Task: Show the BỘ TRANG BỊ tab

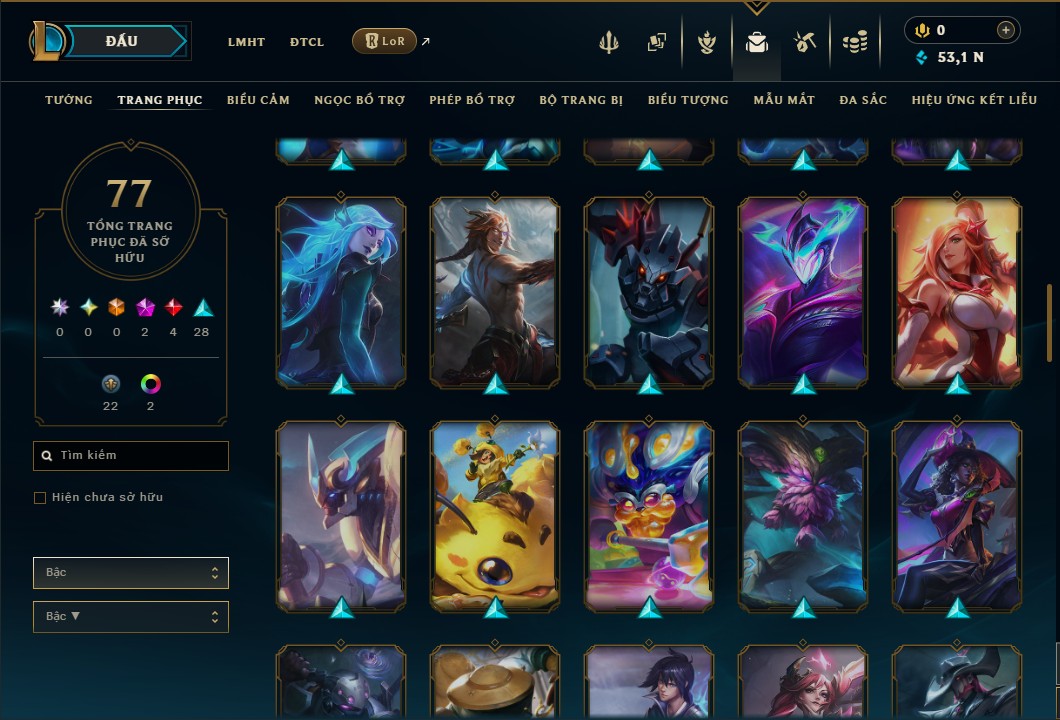Action: click(581, 100)
